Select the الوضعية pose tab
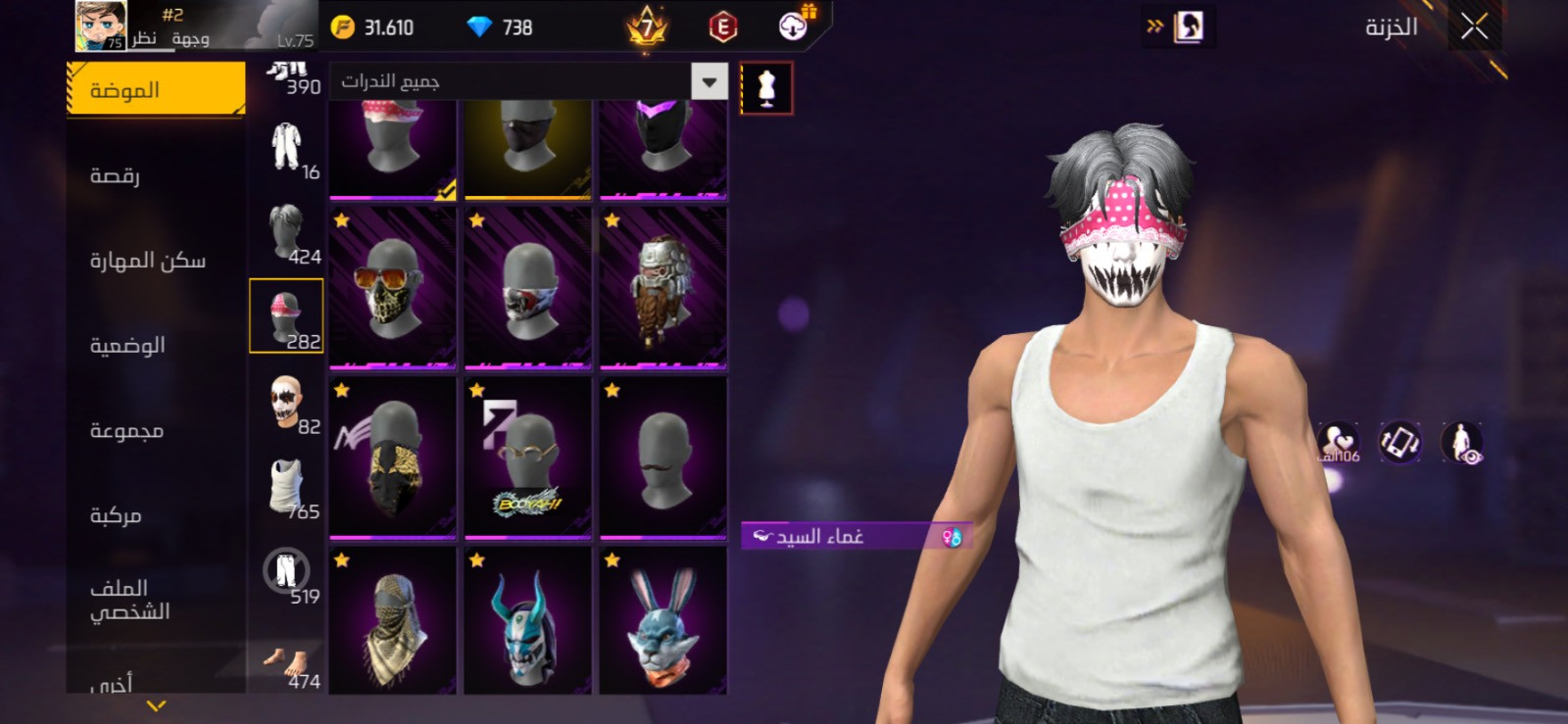Image resolution: width=1568 pixels, height=724 pixels. (x=127, y=346)
